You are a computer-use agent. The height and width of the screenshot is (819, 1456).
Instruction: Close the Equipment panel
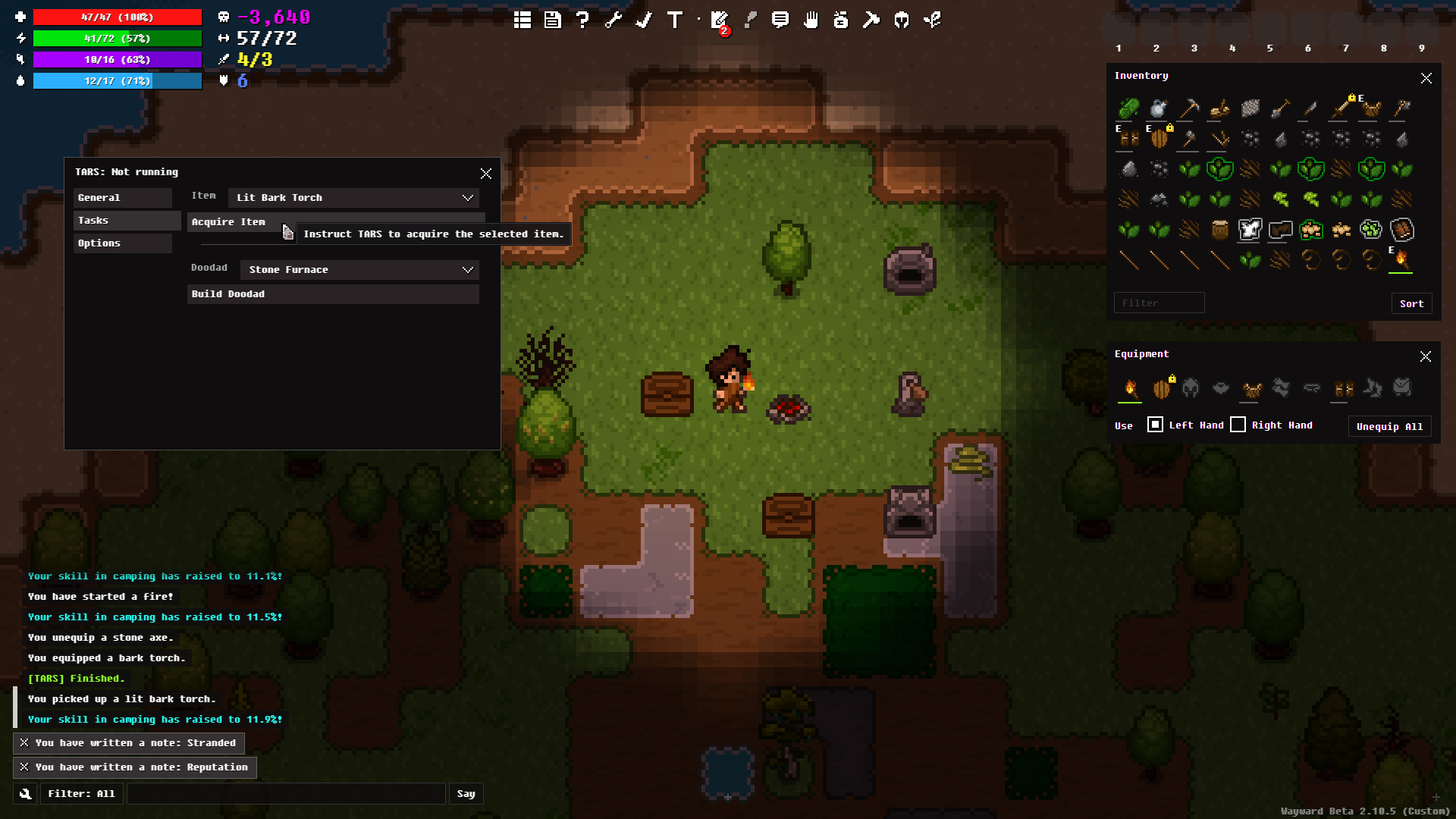[x=1425, y=356]
